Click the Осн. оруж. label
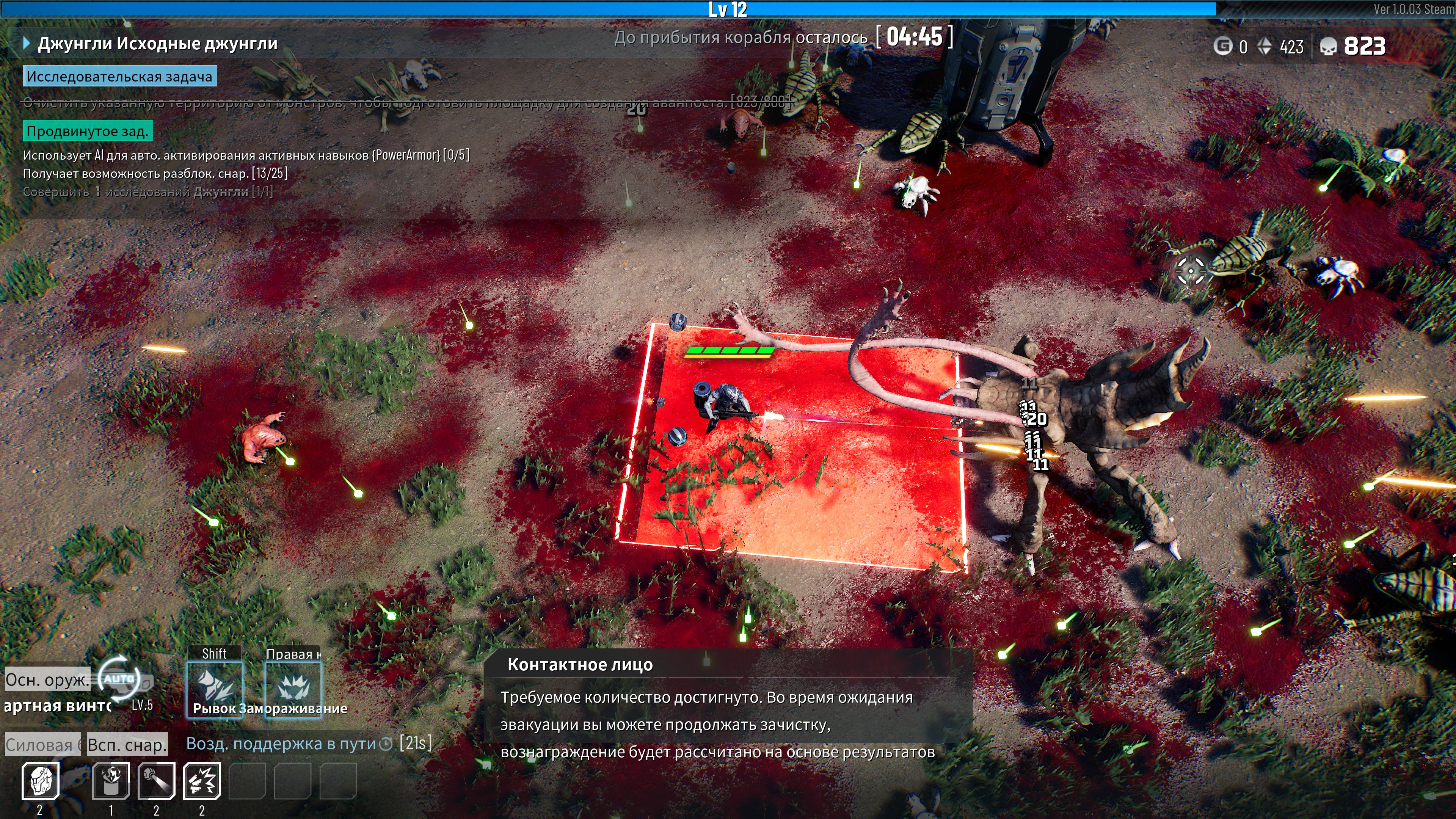The width and height of the screenshot is (1456, 819). 47,679
